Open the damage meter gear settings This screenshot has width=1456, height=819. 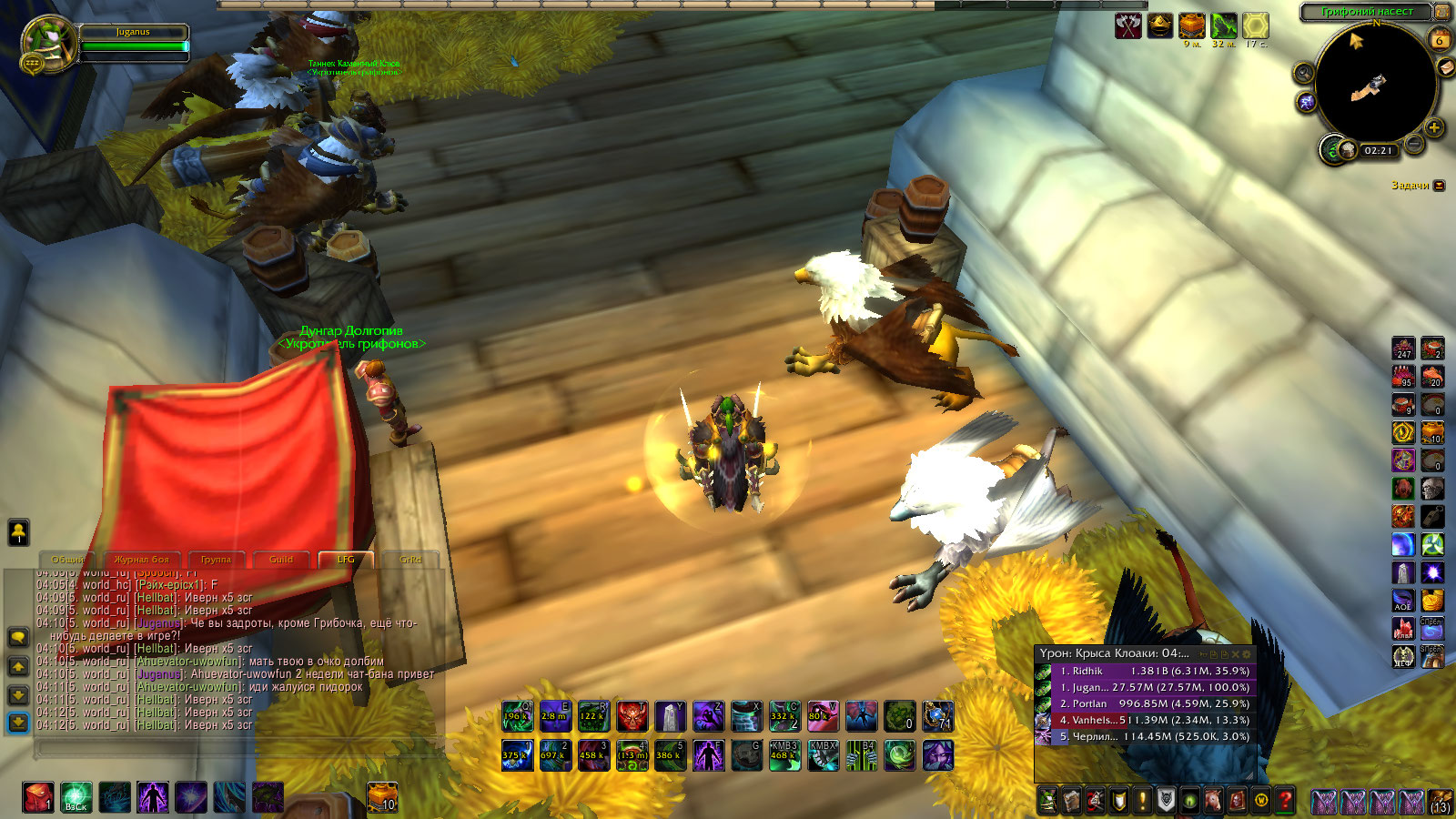pos(1247,653)
